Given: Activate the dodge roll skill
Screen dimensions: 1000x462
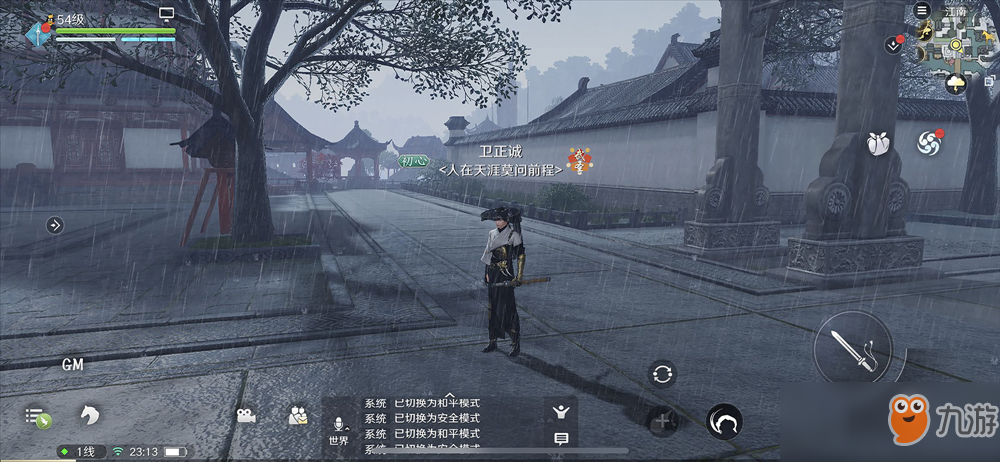Looking at the screenshot, I should 724,421.
